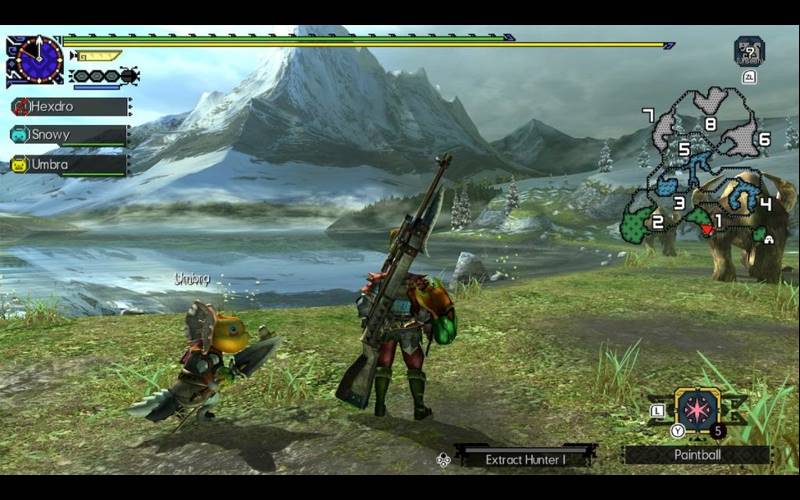Choose the Umbra party member entry
The image size is (800, 500).
(x=70, y=164)
